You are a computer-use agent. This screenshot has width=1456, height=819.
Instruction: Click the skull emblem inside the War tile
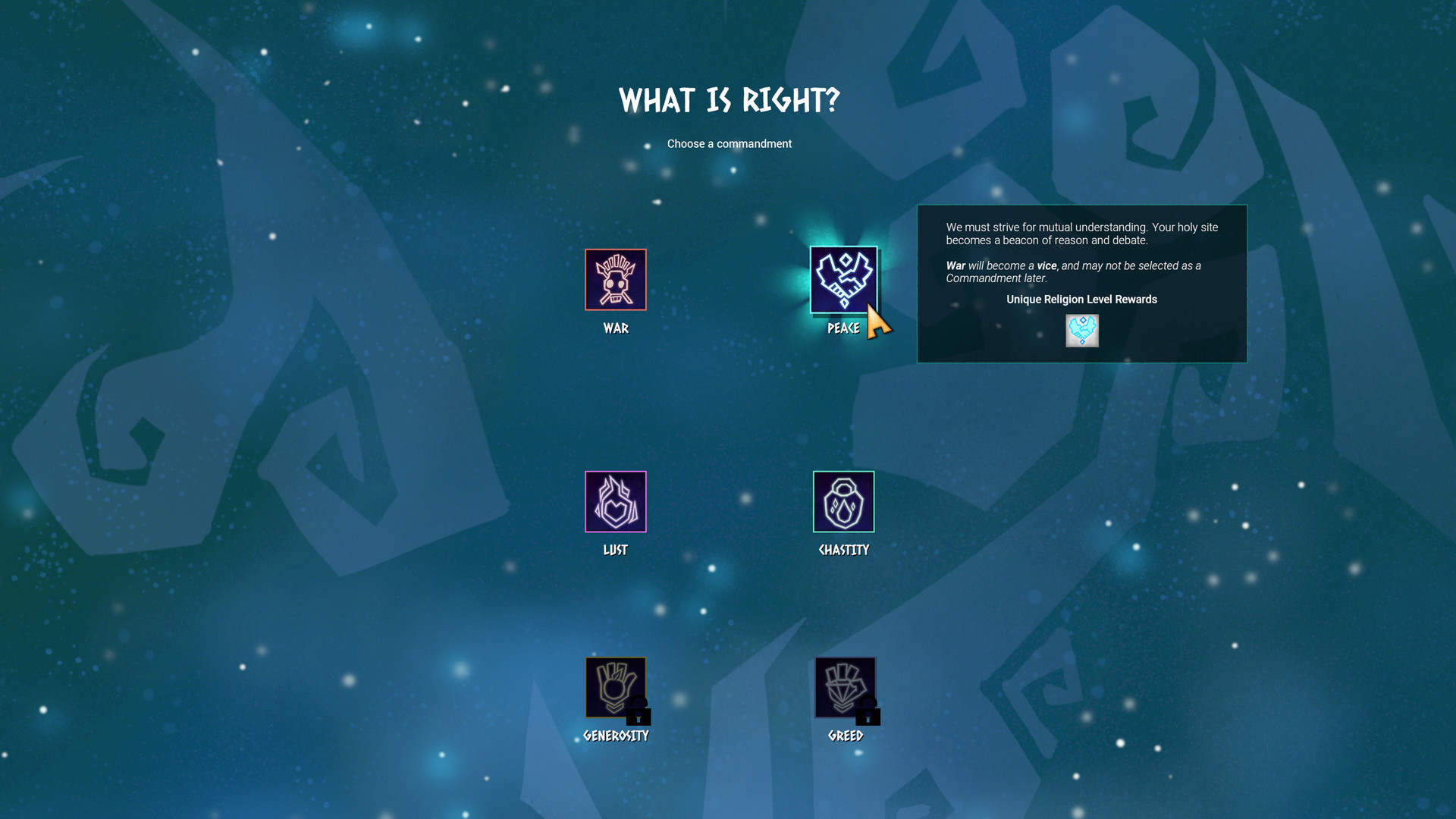pyautogui.click(x=615, y=281)
